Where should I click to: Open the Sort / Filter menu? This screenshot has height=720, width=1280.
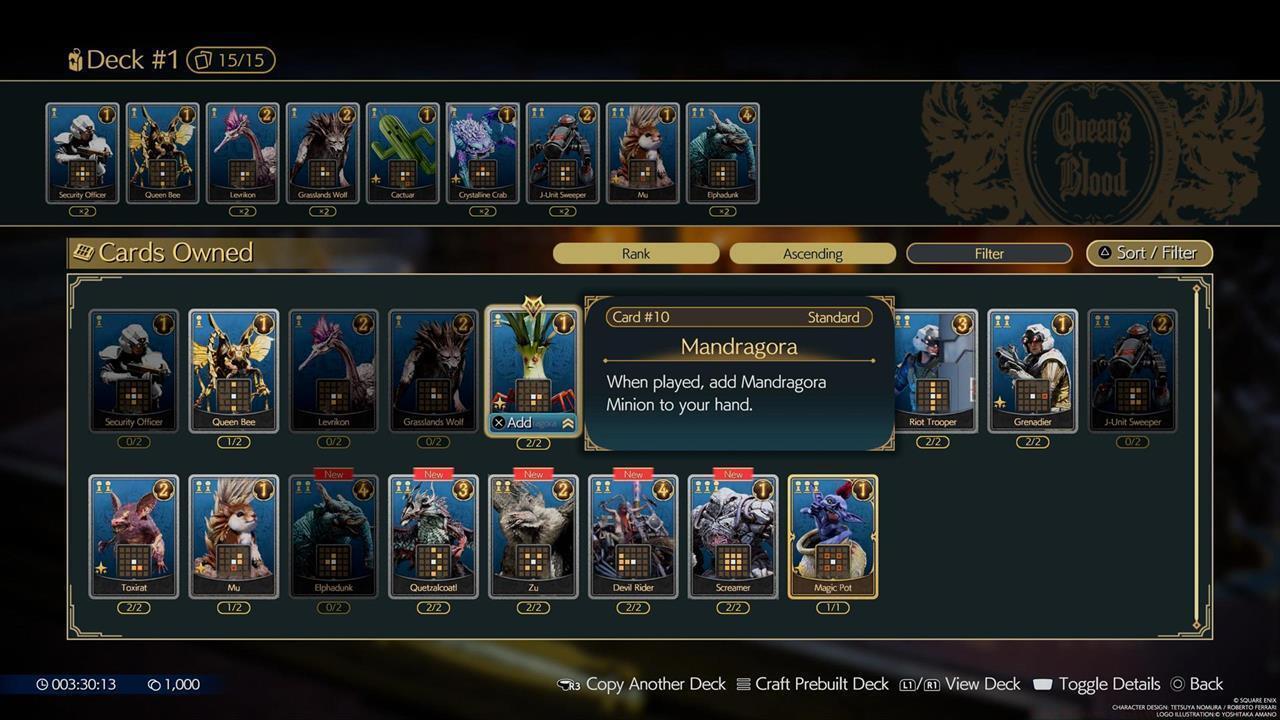(x=1149, y=253)
